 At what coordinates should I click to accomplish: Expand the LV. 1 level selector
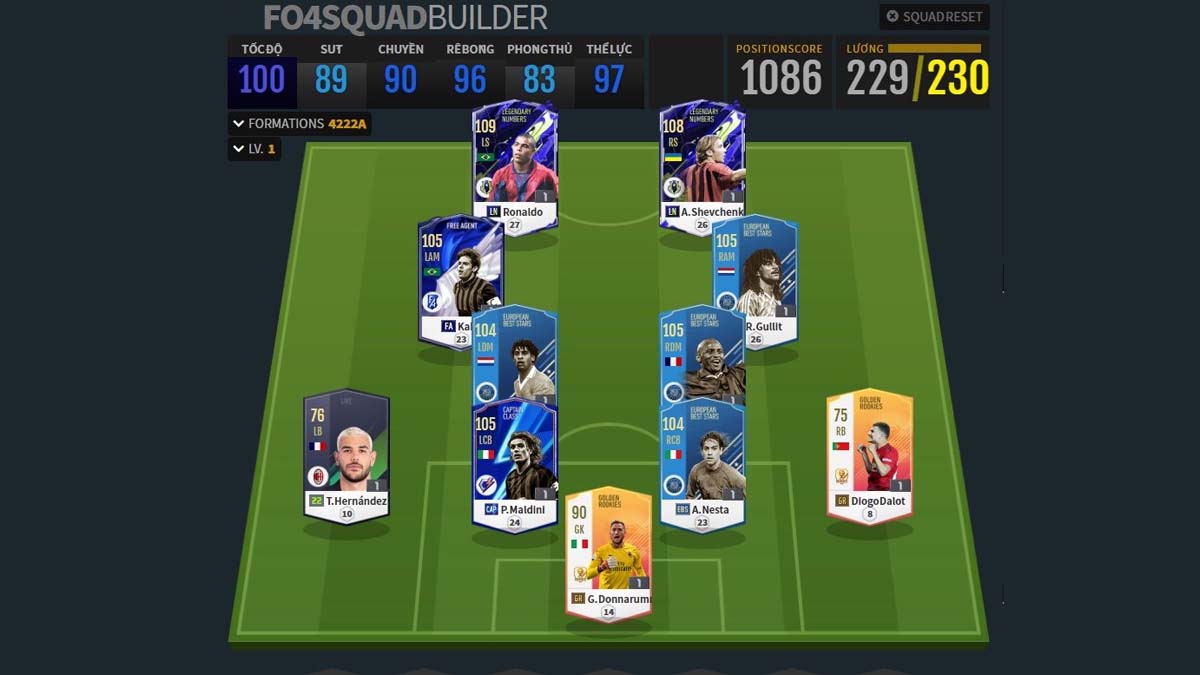pyautogui.click(x=254, y=150)
